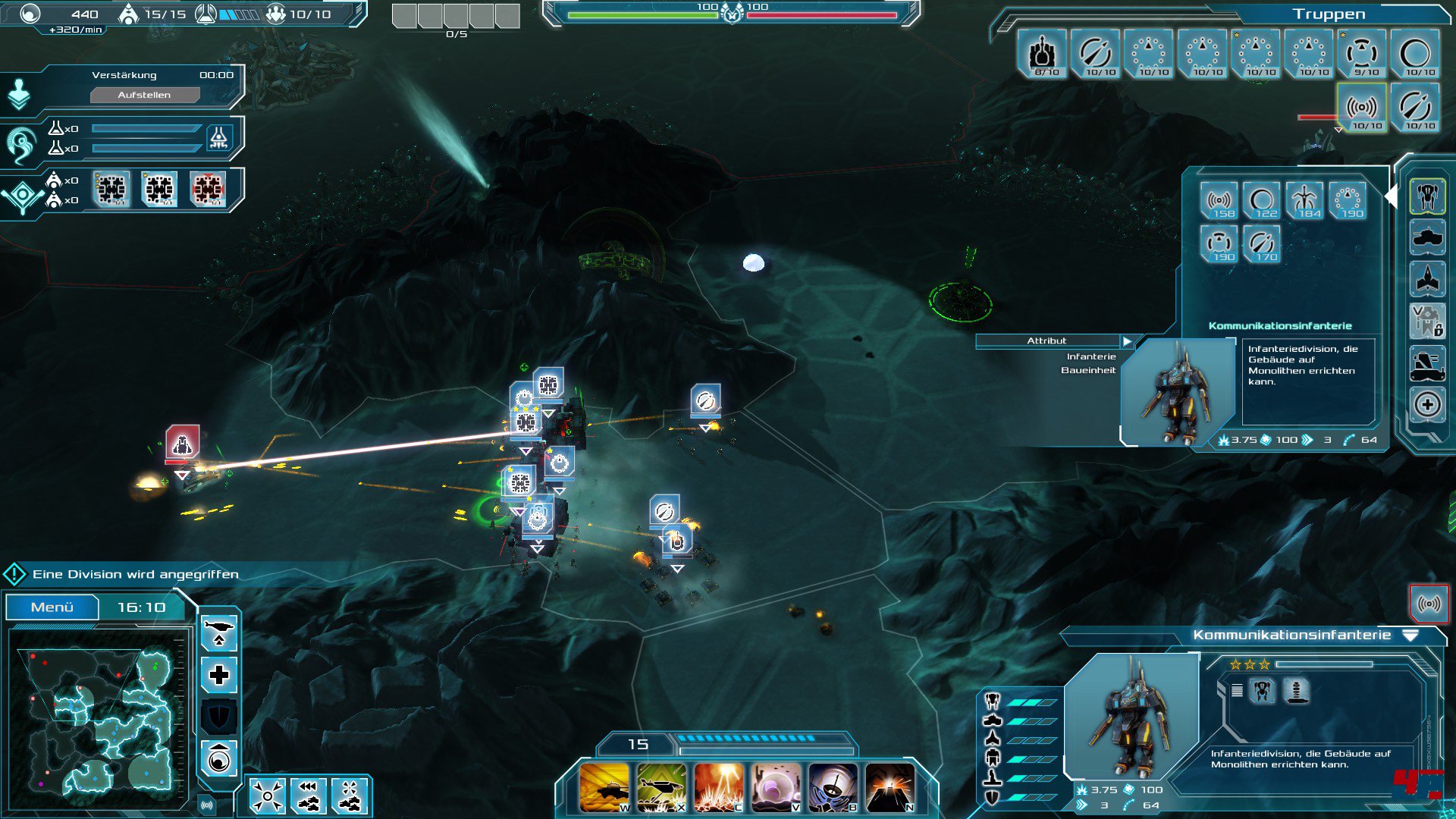
Task: Expand the Attribut arrow
Action: (x=1128, y=341)
